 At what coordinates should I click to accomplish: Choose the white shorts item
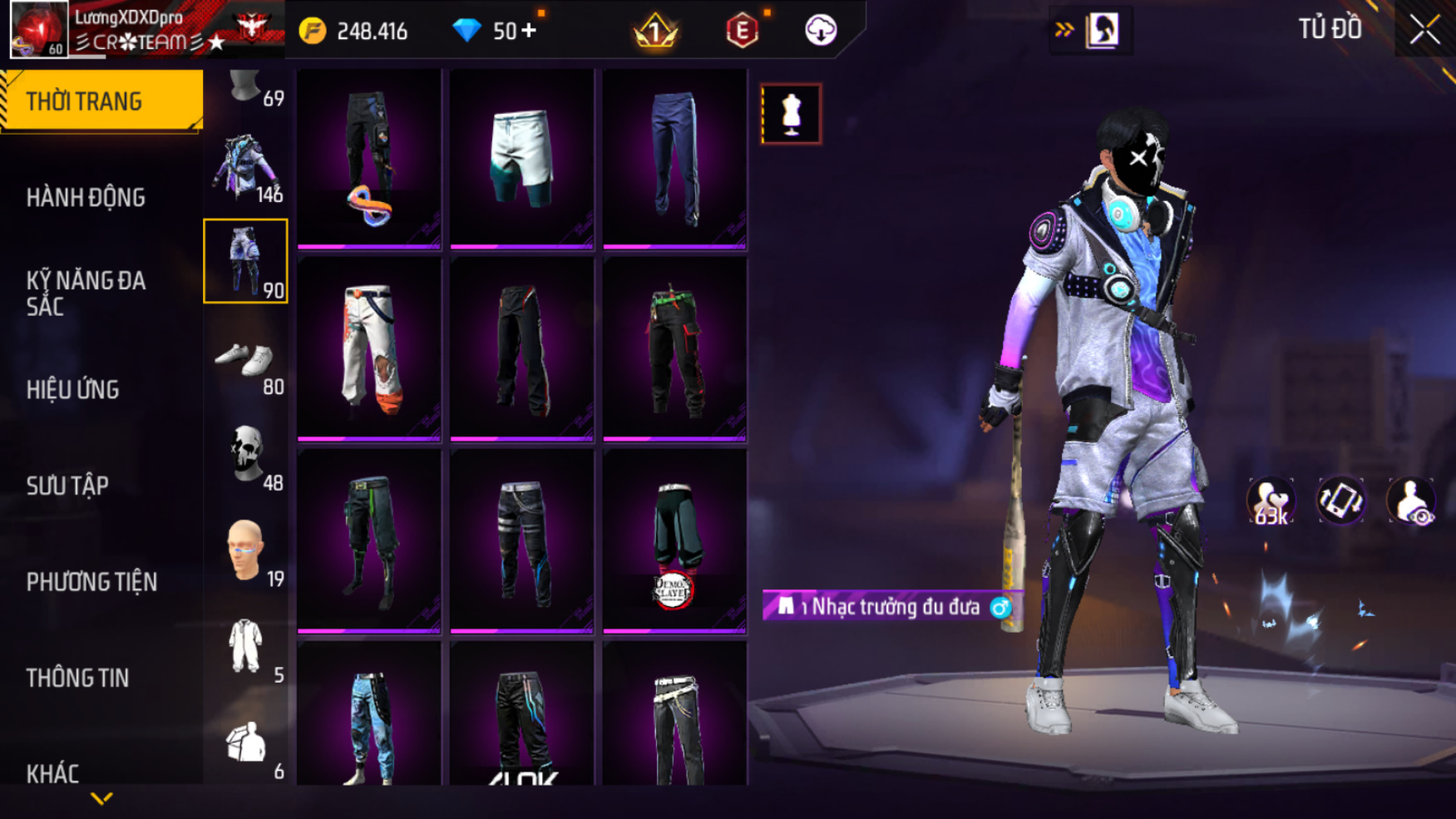coord(521,158)
